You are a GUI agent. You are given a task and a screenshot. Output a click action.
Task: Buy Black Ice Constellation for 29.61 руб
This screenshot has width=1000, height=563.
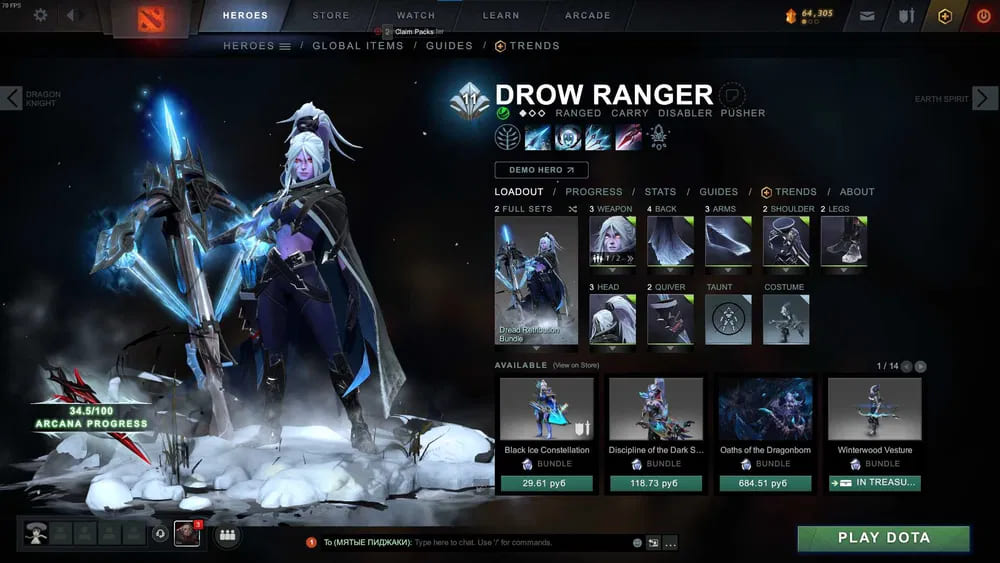(x=545, y=483)
